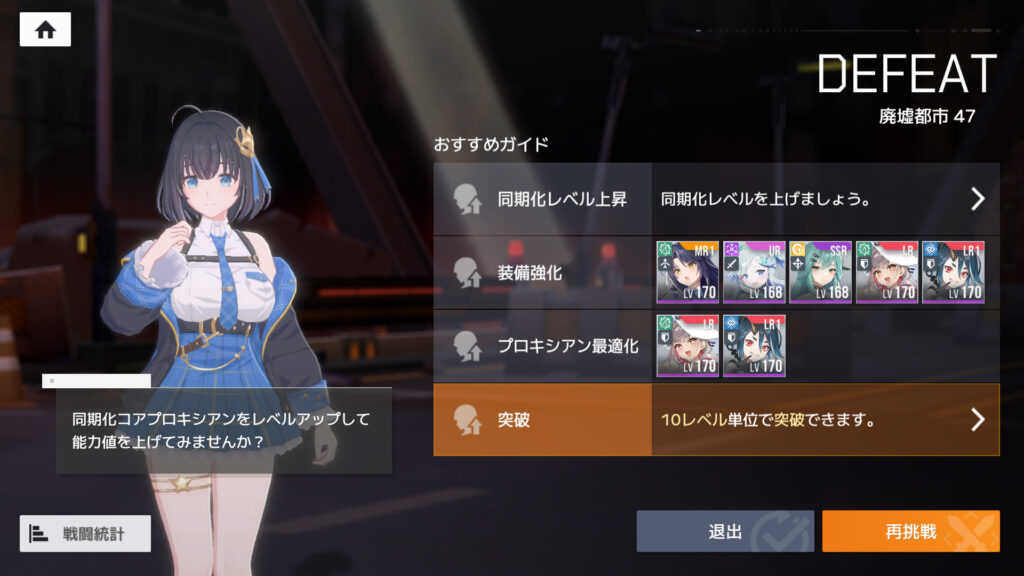
Task: Choose the LR1 blue-haired character in プロキシアン最適化
Action: pos(753,346)
